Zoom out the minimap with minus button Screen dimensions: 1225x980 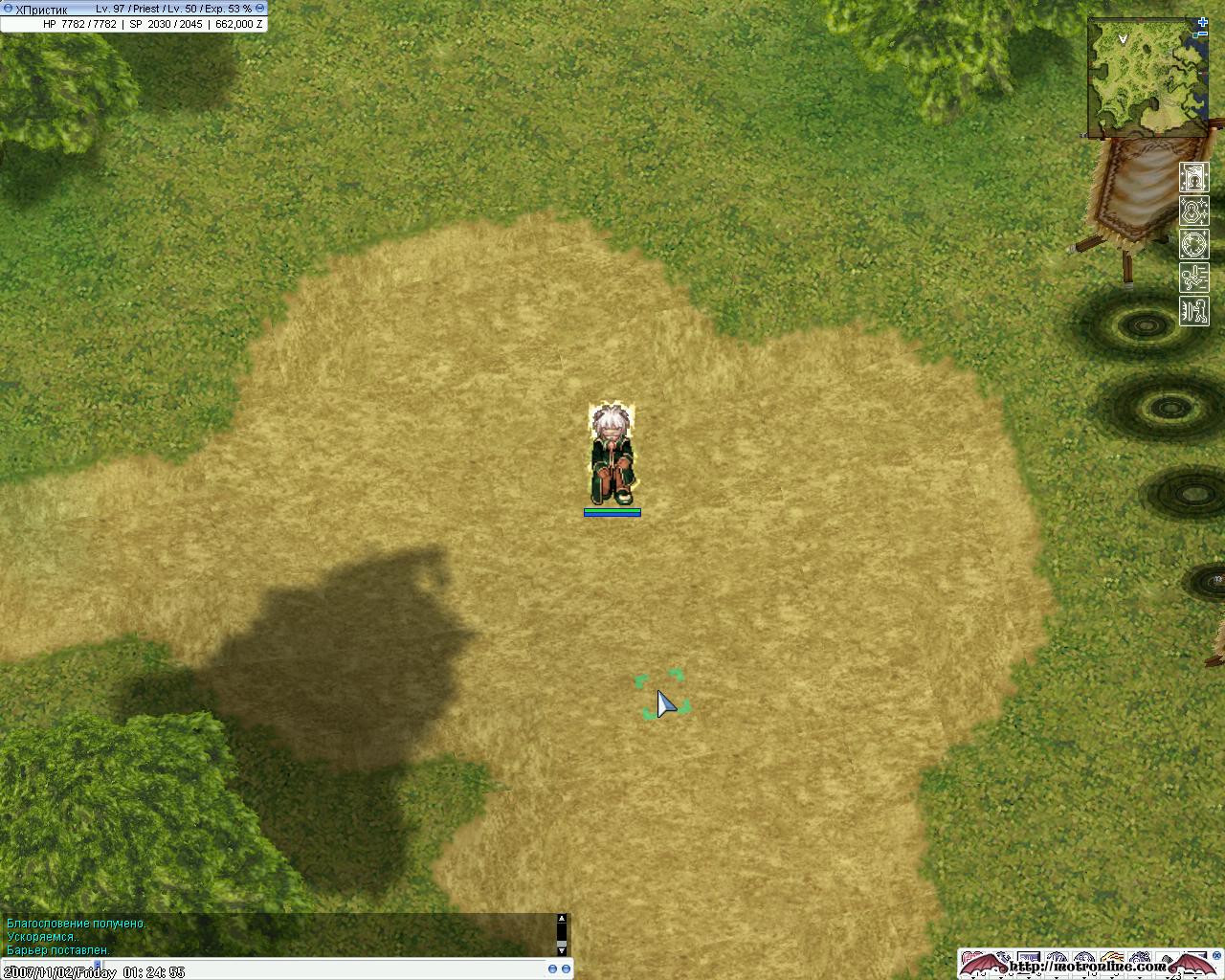click(x=1203, y=33)
